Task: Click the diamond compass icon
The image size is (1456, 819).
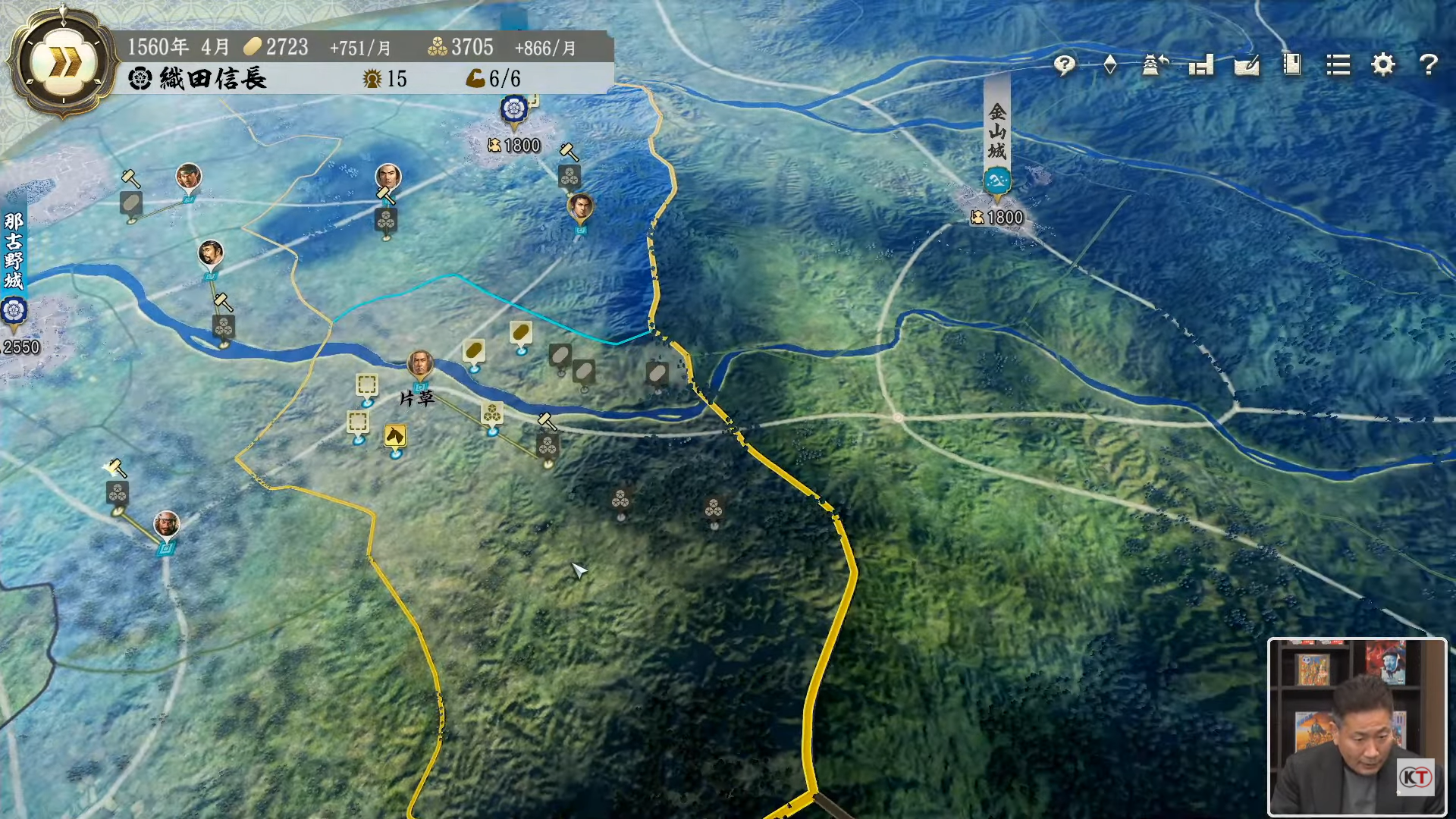Action: click(1110, 65)
